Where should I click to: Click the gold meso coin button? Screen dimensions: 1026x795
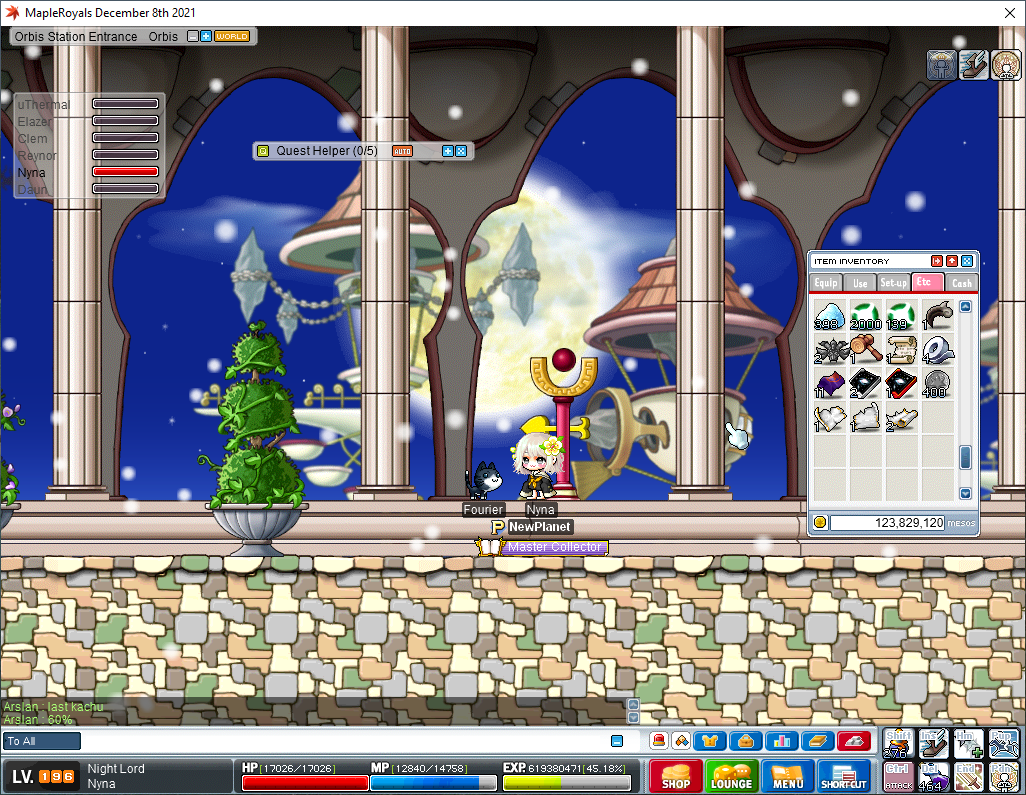[820, 522]
